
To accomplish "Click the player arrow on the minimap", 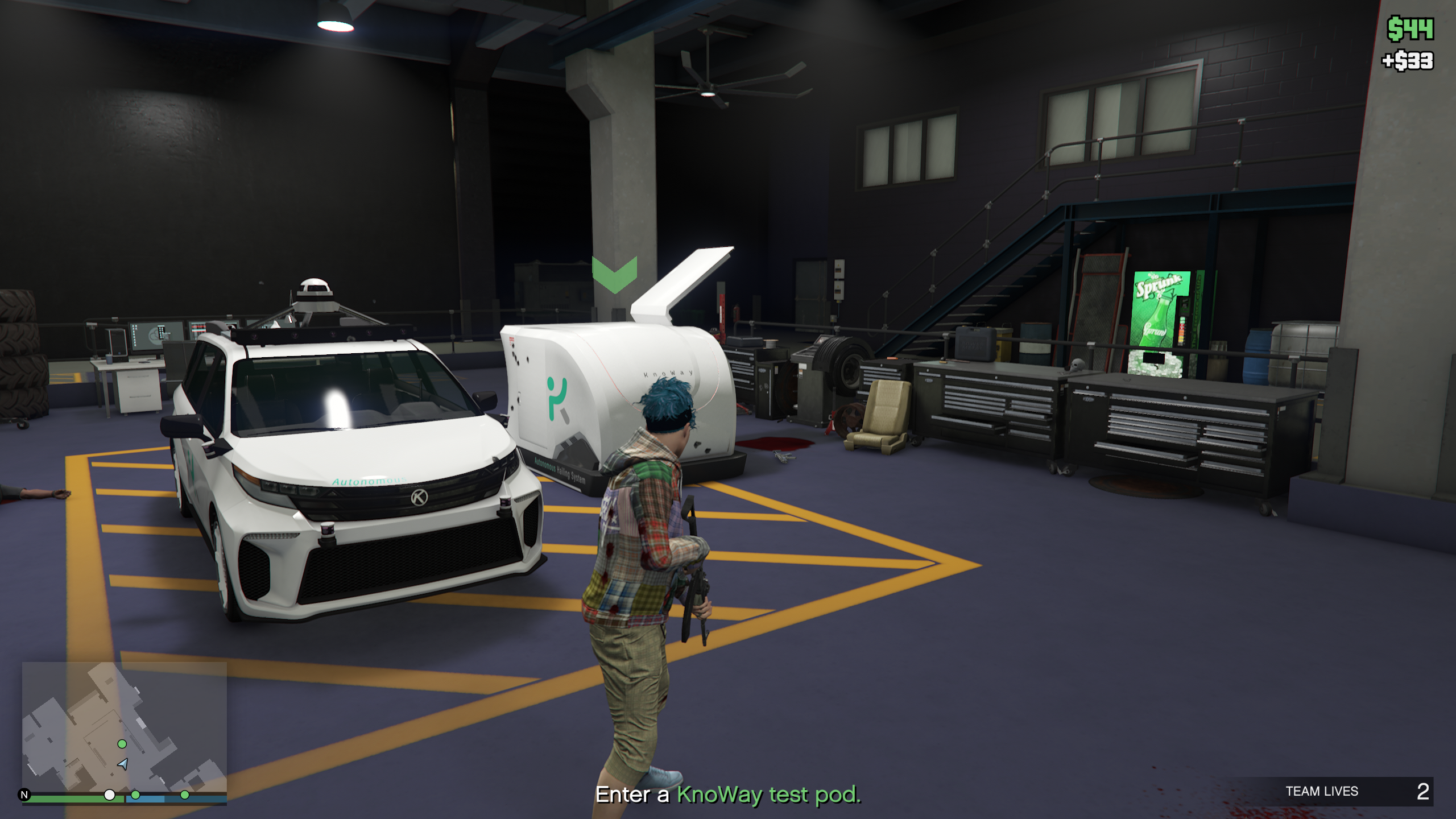I will point(123,764).
